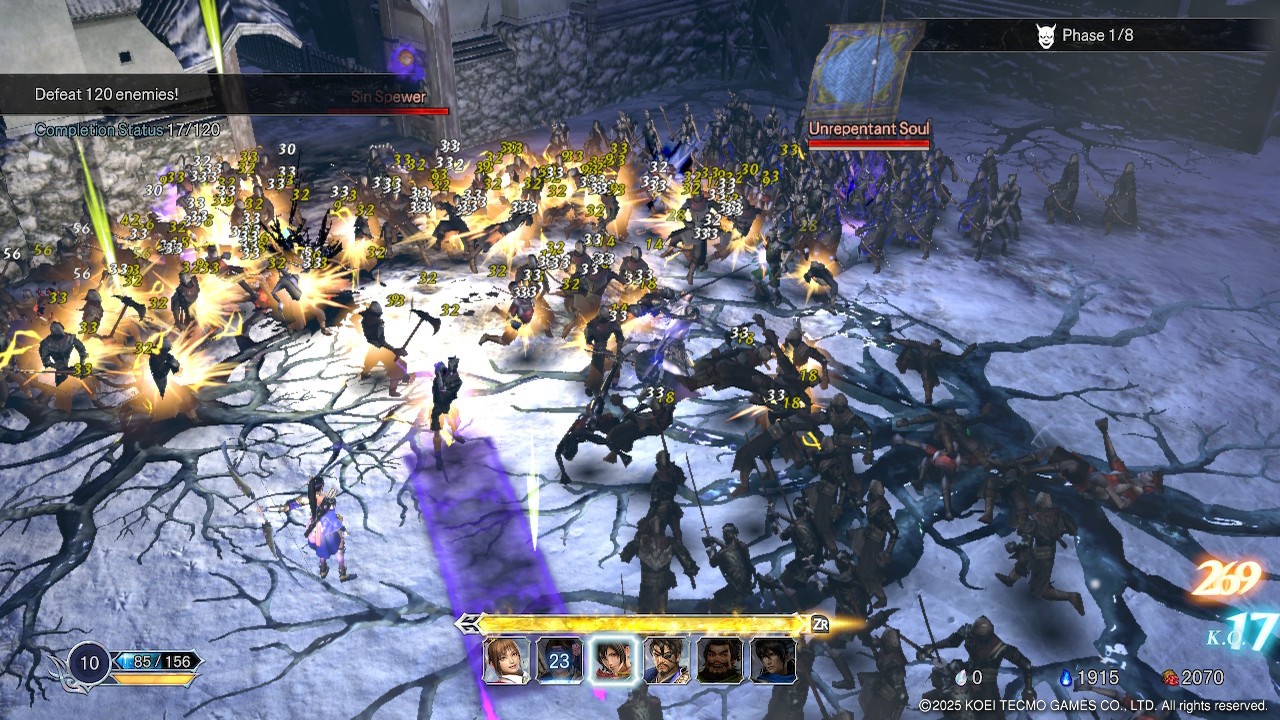
Task: Select the brown-haired girl hero portrait
Action: coord(506,660)
